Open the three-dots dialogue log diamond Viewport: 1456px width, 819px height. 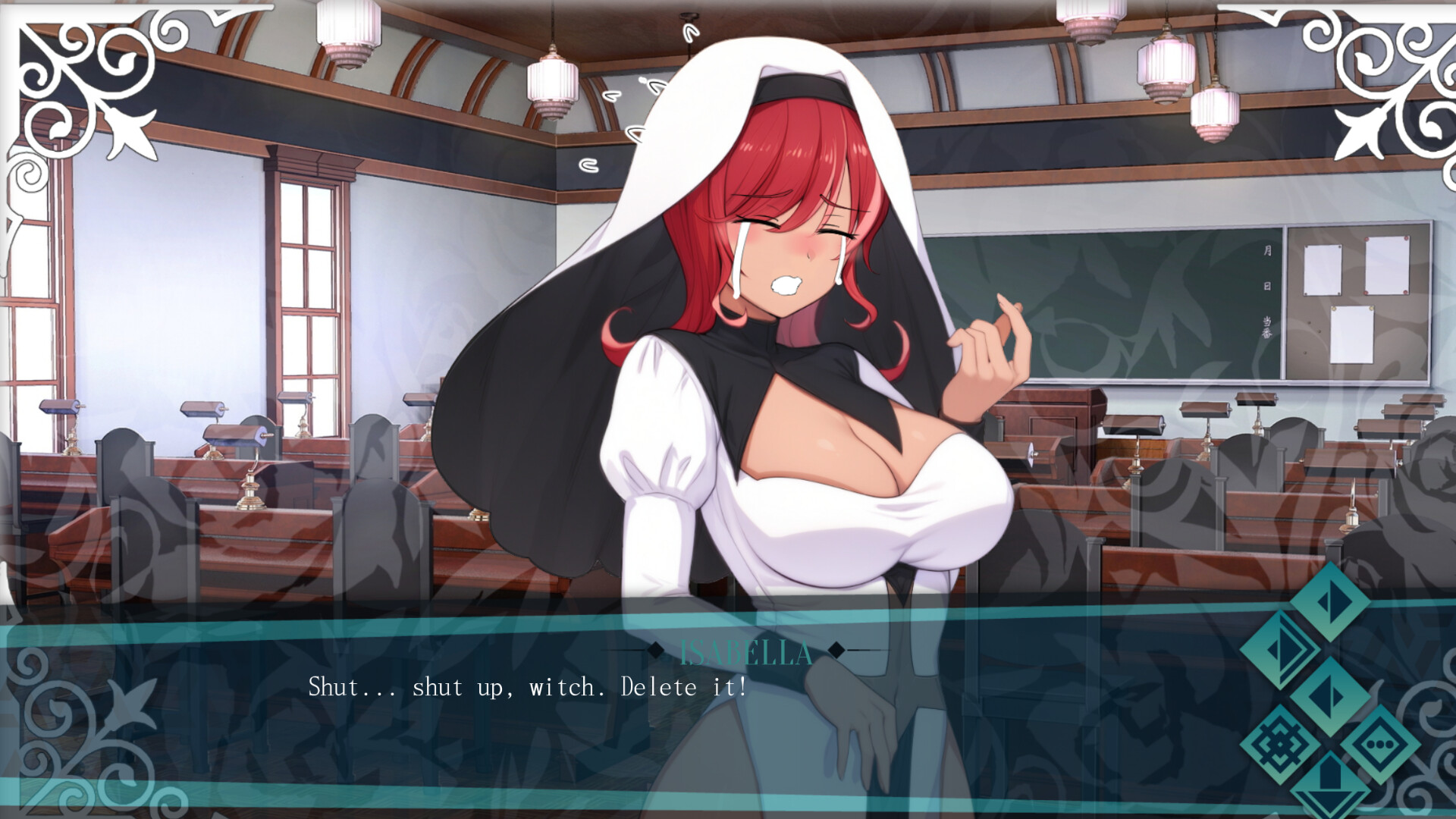click(x=1380, y=745)
